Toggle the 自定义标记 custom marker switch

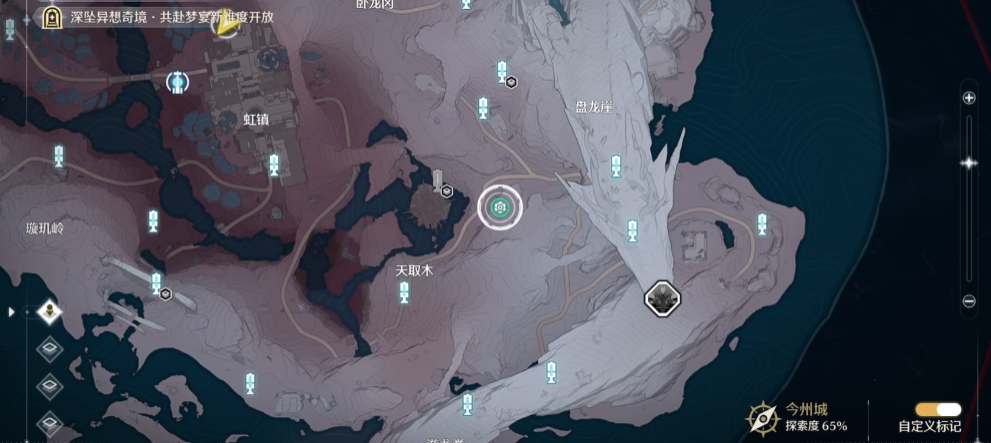click(x=938, y=409)
